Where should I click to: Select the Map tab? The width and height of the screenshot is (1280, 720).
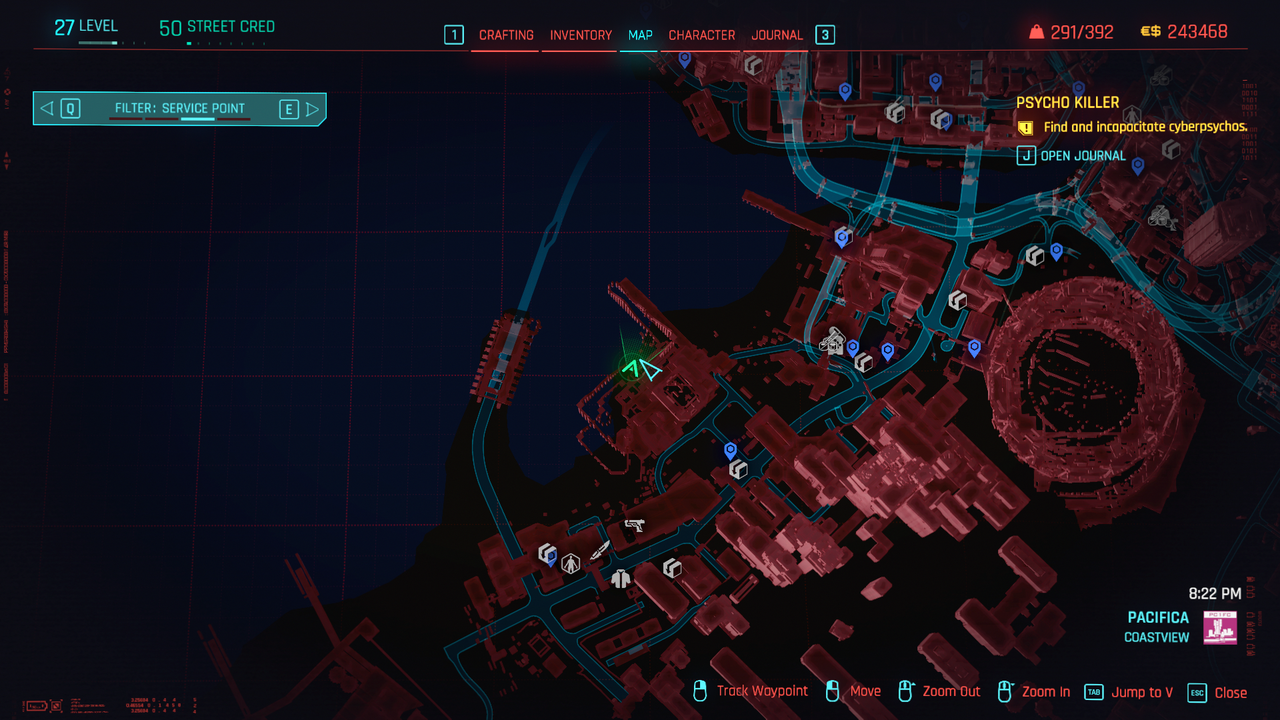pyautogui.click(x=640, y=35)
